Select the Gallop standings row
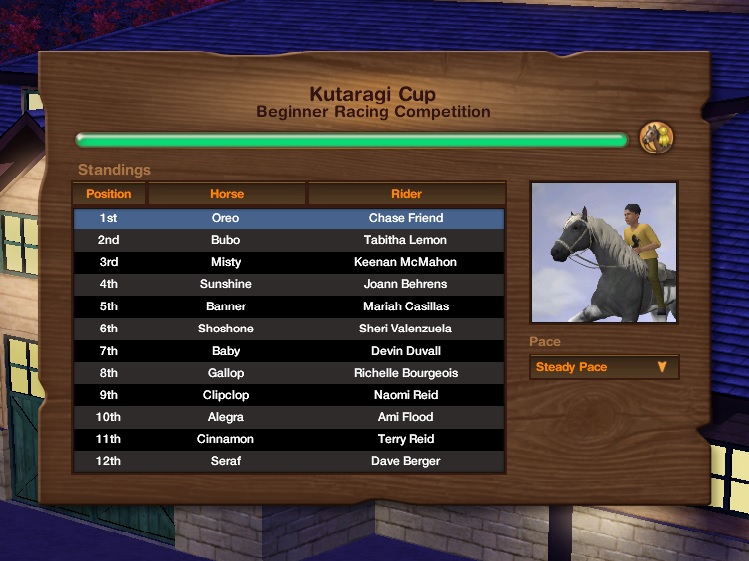Screen dimensions: 749x561 coord(289,373)
